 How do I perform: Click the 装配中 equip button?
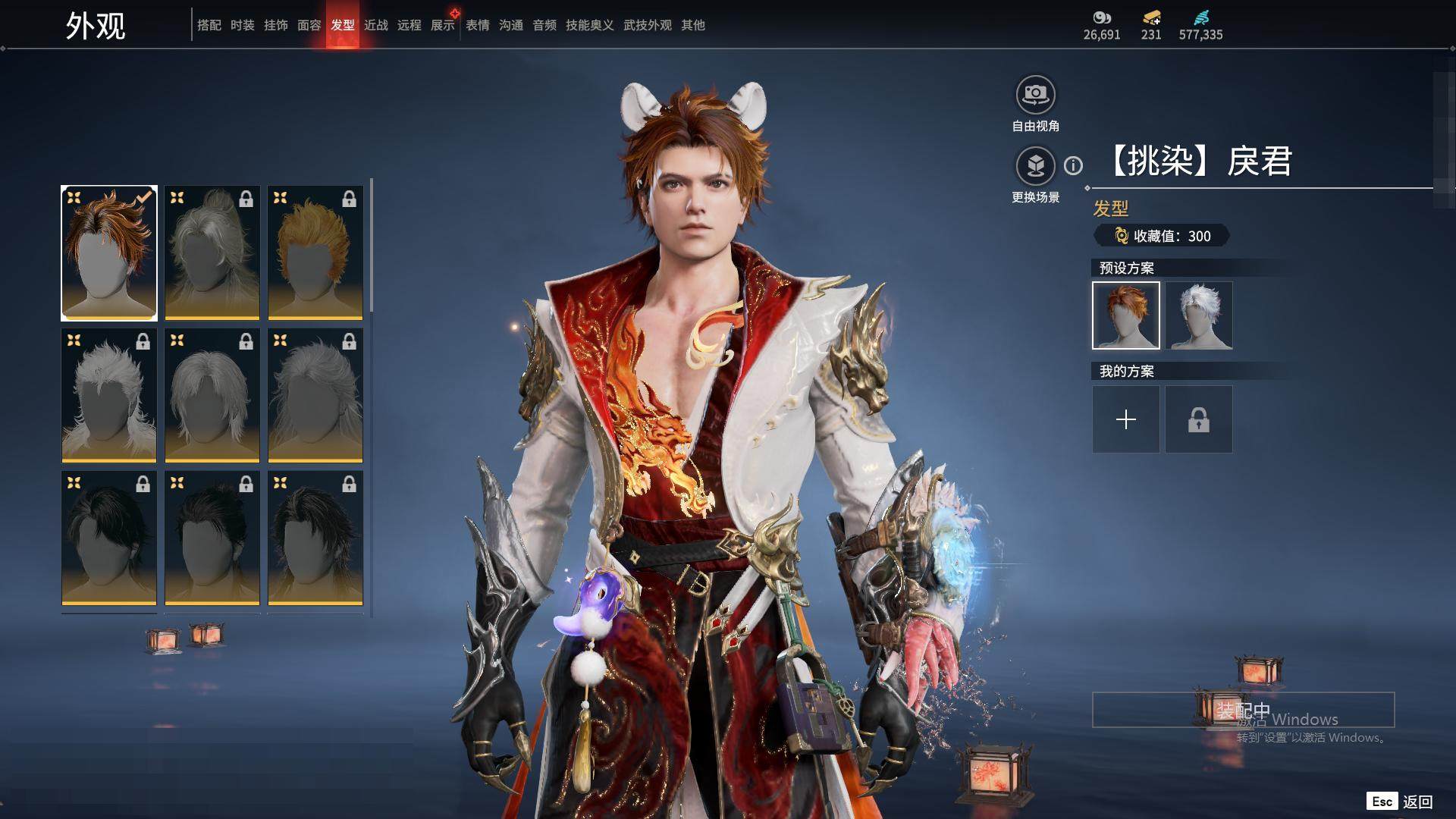click(1243, 710)
